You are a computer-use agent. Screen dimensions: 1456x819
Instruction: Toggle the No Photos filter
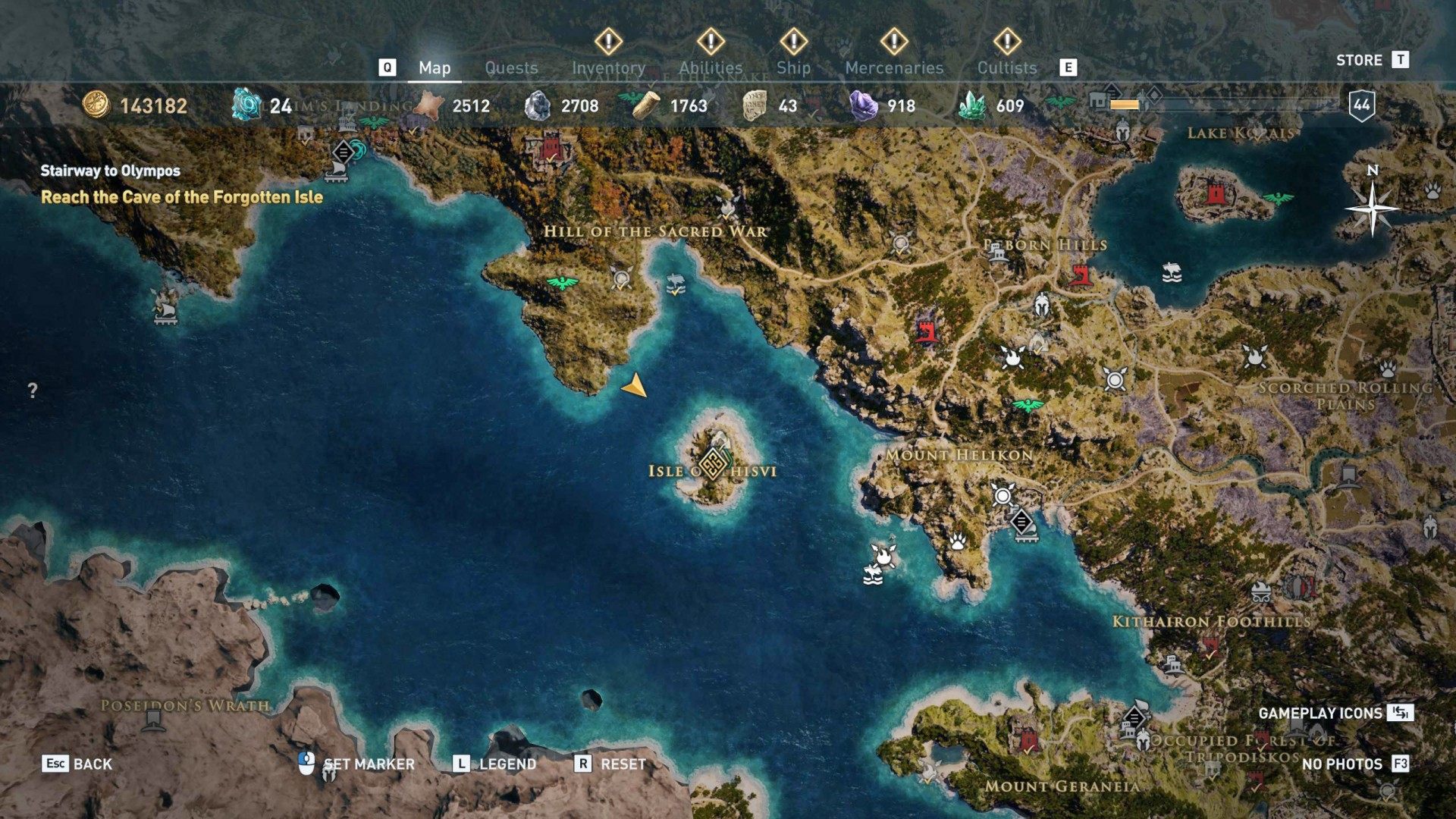1342,764
